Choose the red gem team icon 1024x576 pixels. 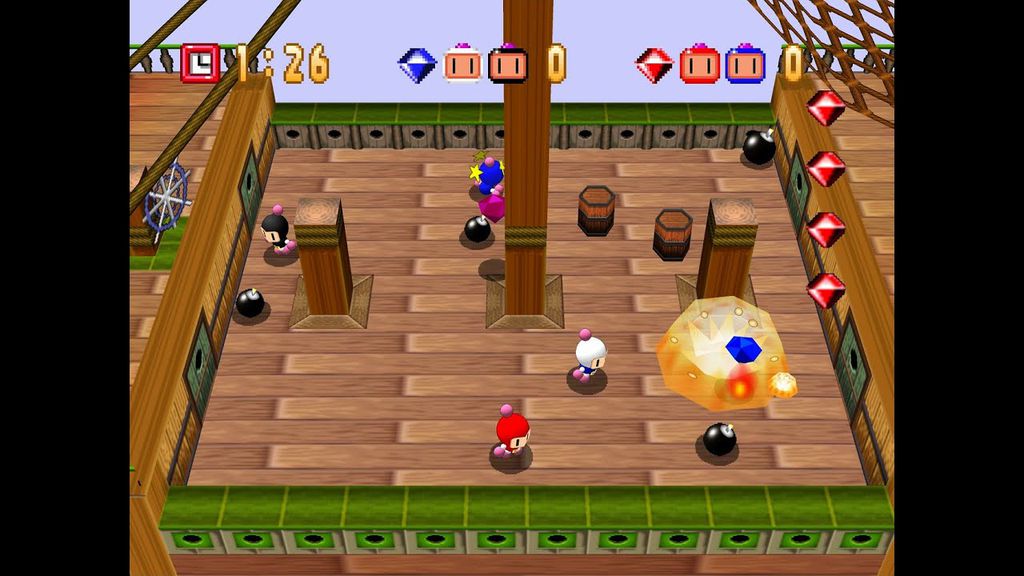[x=654, y=65]
